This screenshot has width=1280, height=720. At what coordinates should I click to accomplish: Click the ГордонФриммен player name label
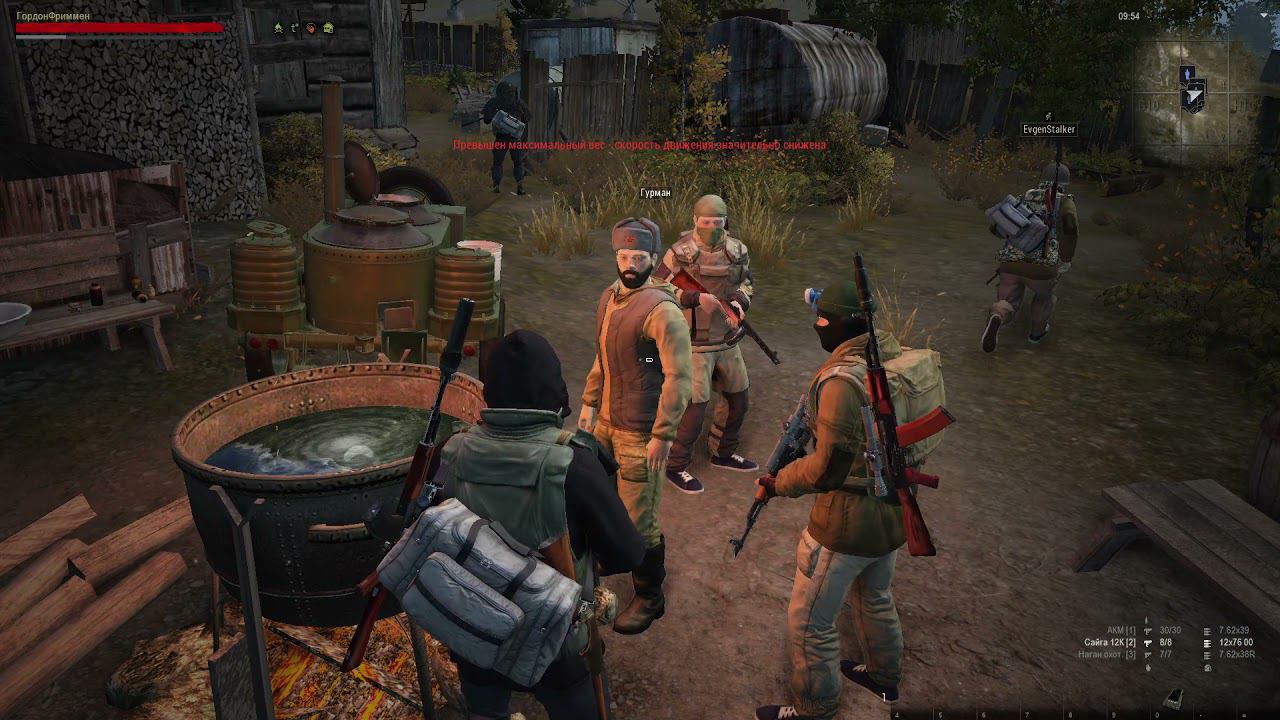click(x=50, y=14)
